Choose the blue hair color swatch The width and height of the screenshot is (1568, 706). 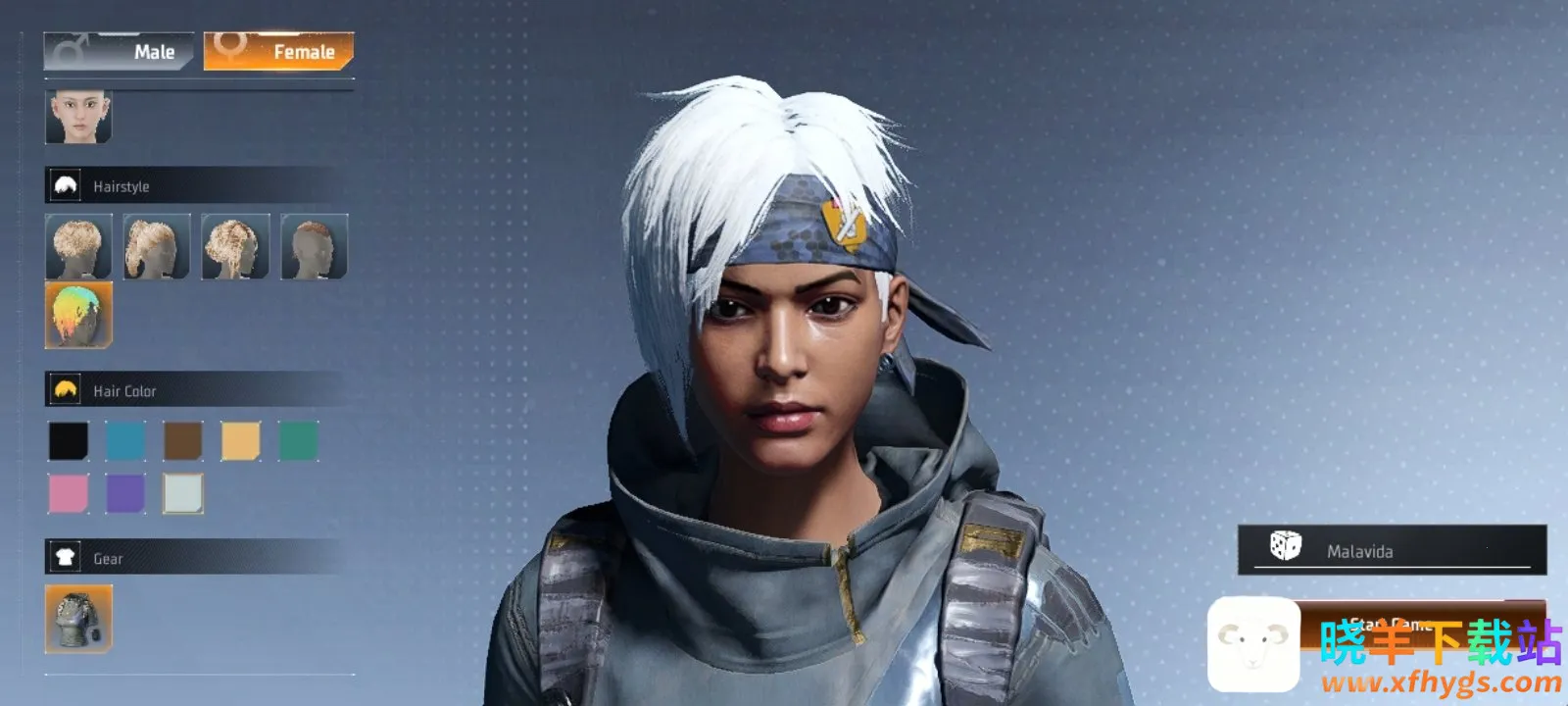point(125,441)
